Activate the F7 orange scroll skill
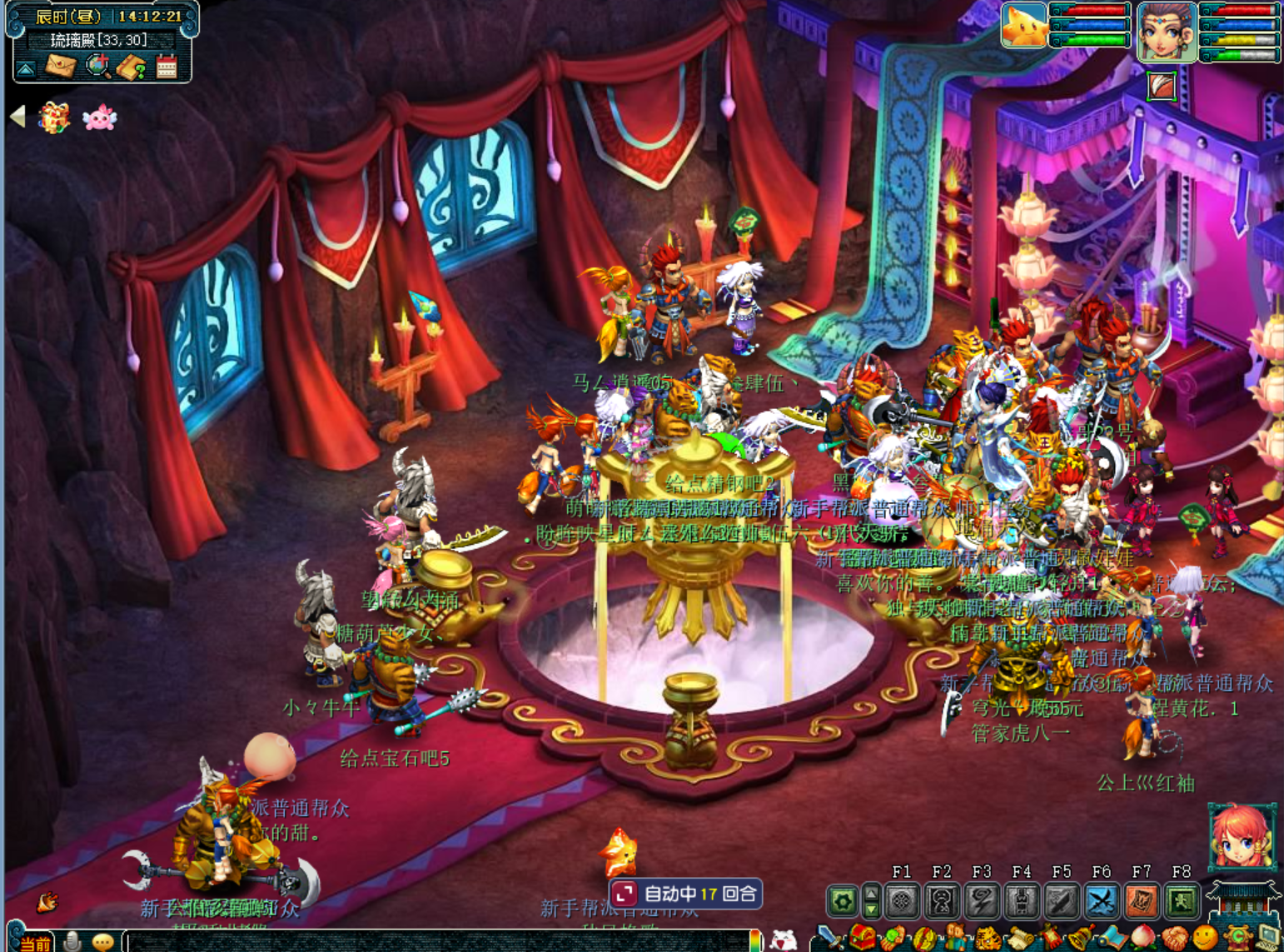This screenshot has width=1284, height=952. (x=1141, y=901)
